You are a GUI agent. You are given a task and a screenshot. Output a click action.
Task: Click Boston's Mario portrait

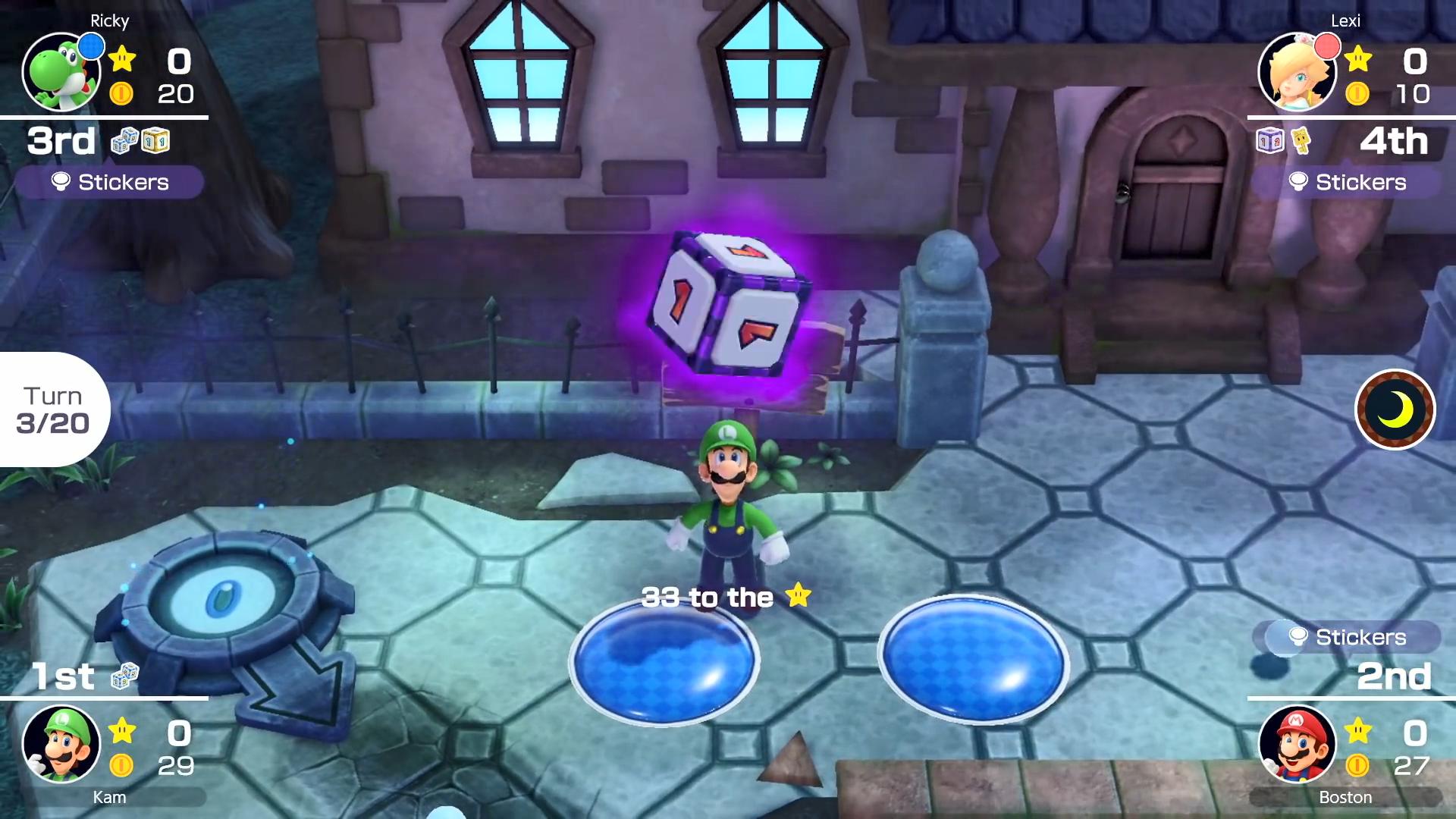(x=1297, y=745)
